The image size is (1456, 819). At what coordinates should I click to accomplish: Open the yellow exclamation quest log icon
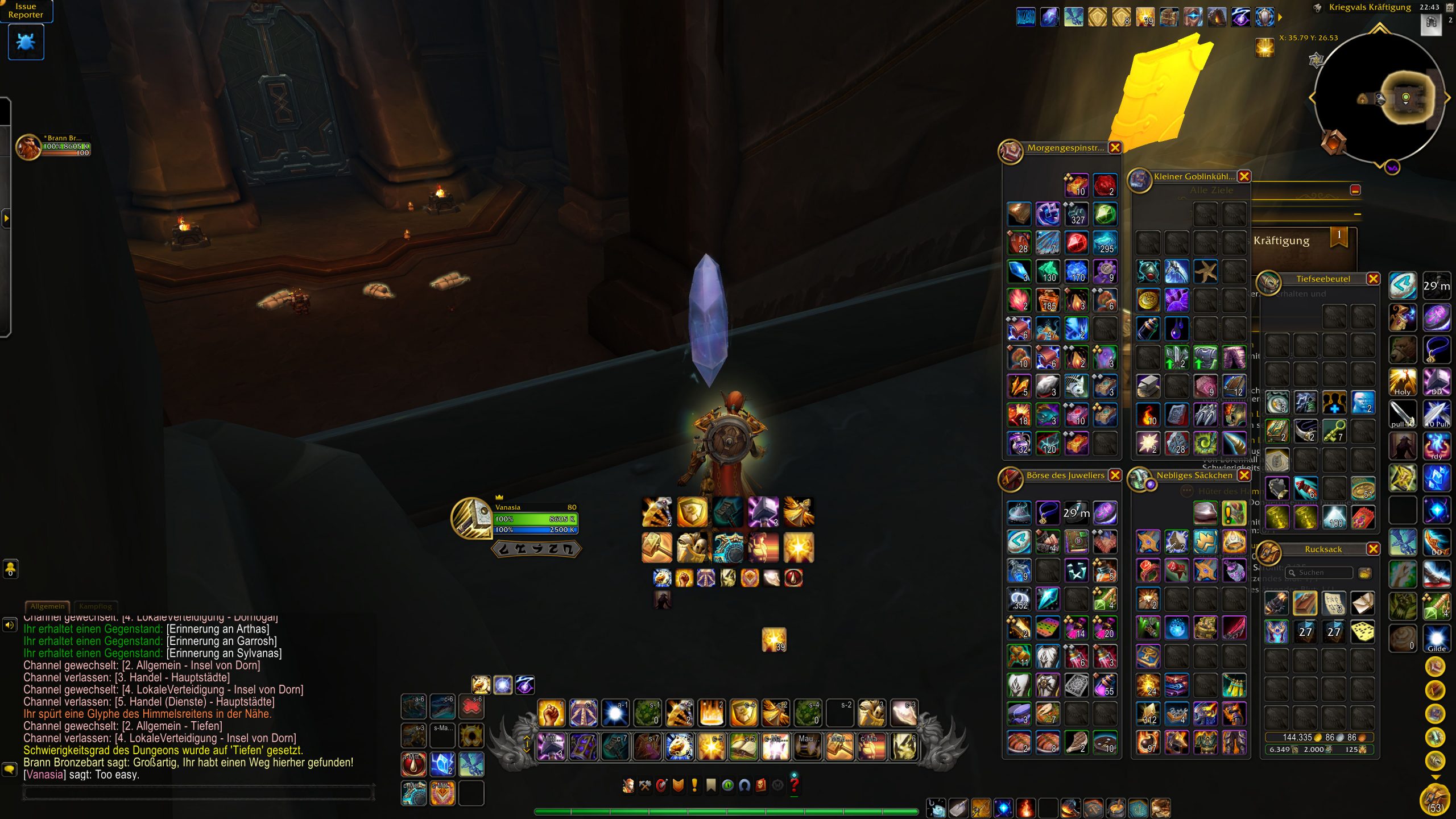click(694, 785)
